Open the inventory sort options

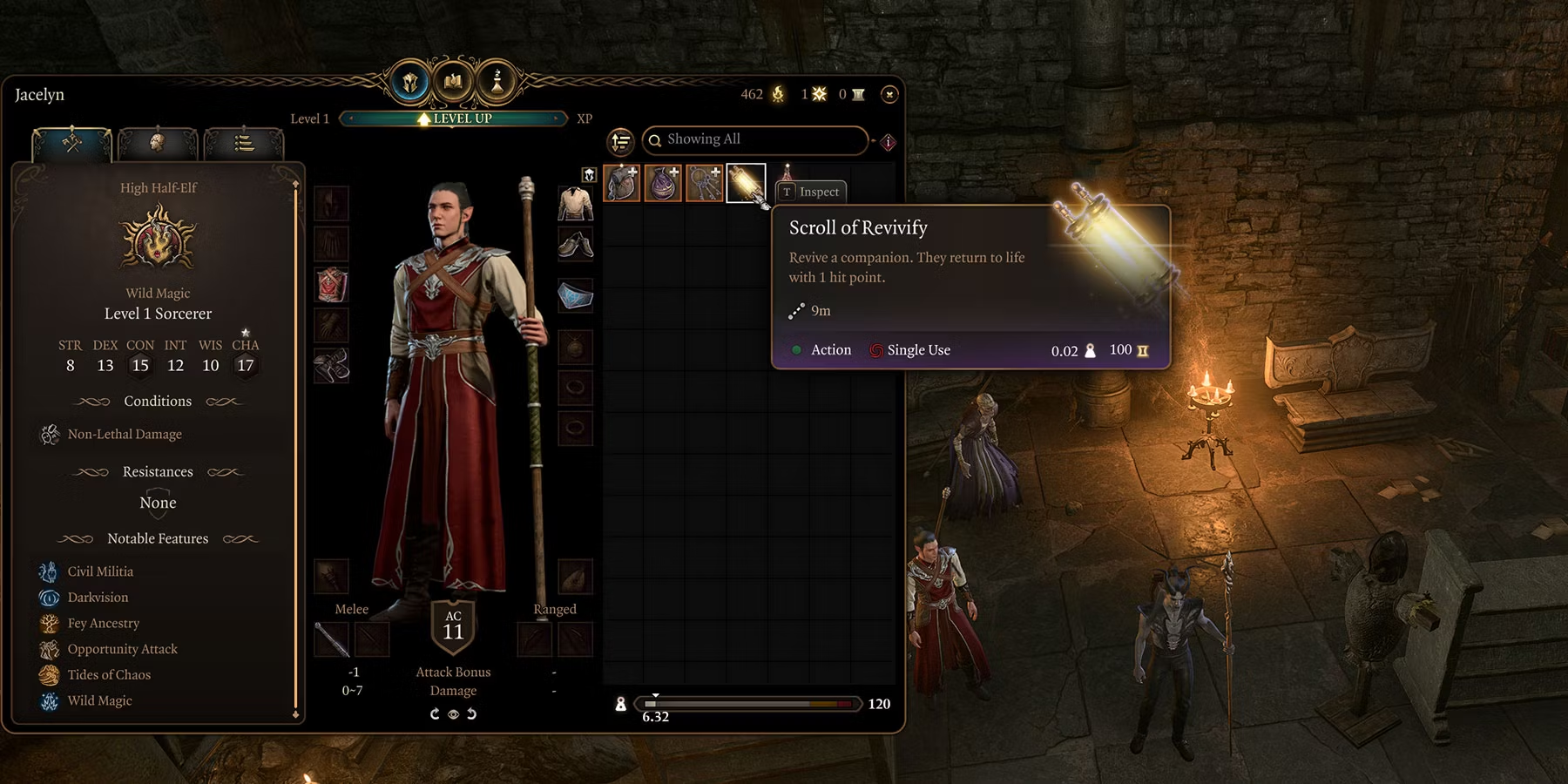620,141
